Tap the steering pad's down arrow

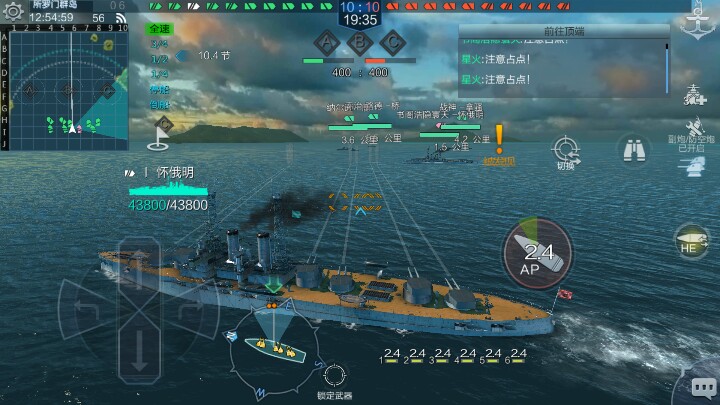(x=138, y=350)
